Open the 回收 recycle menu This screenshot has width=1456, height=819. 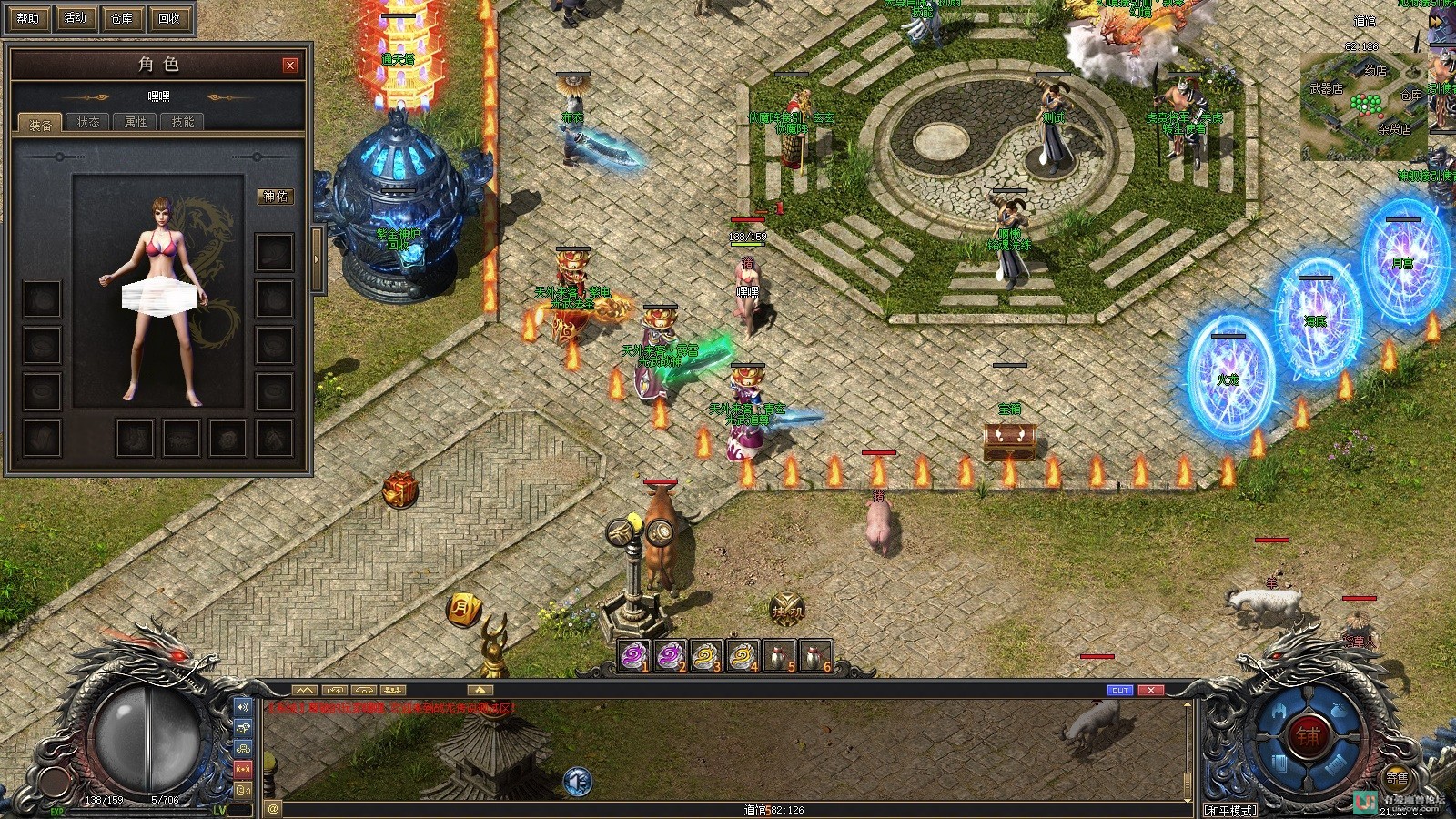(x=168, y=17)
